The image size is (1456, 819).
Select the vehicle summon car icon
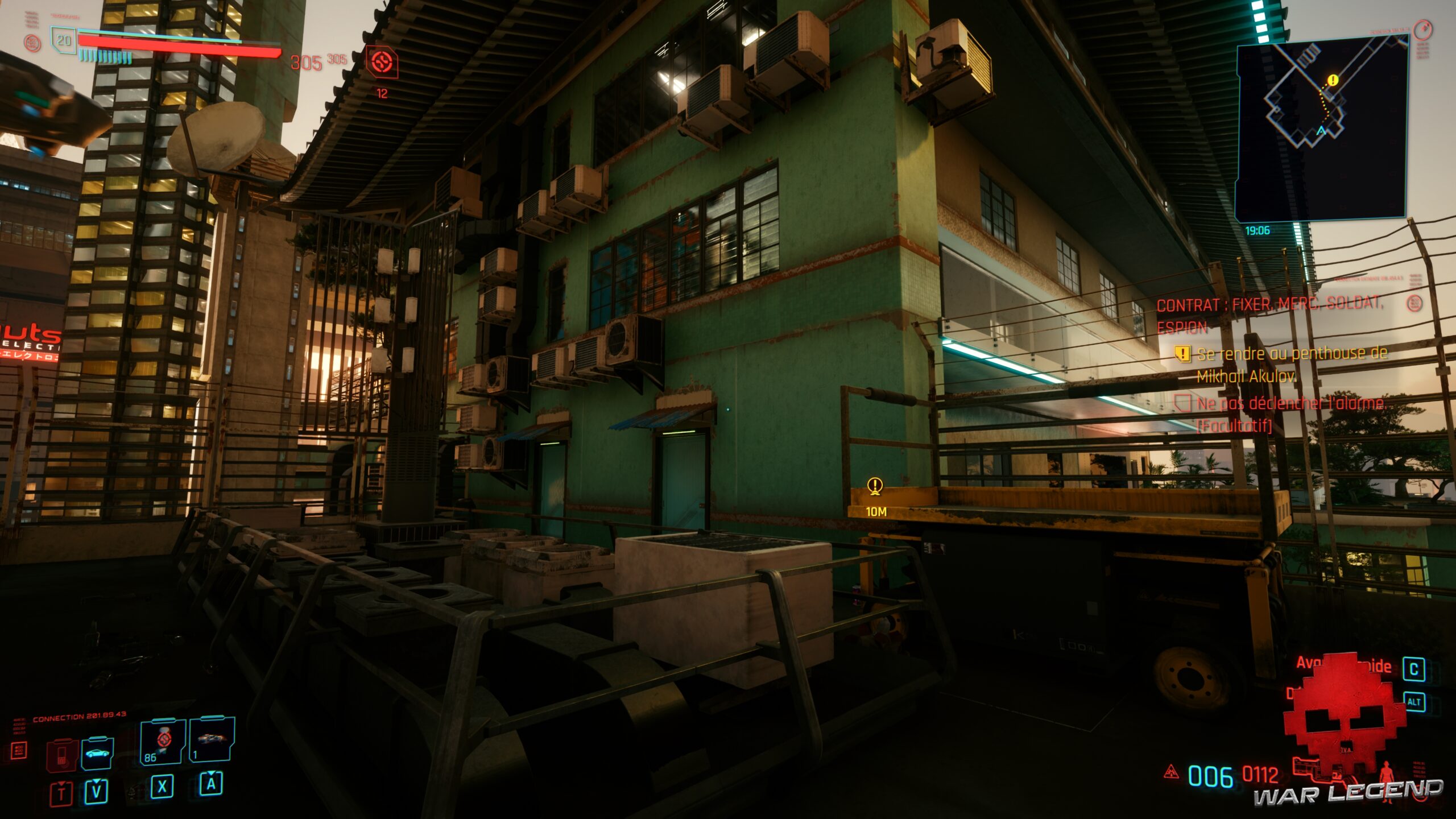pyautogui.click(x=98, y=754)
